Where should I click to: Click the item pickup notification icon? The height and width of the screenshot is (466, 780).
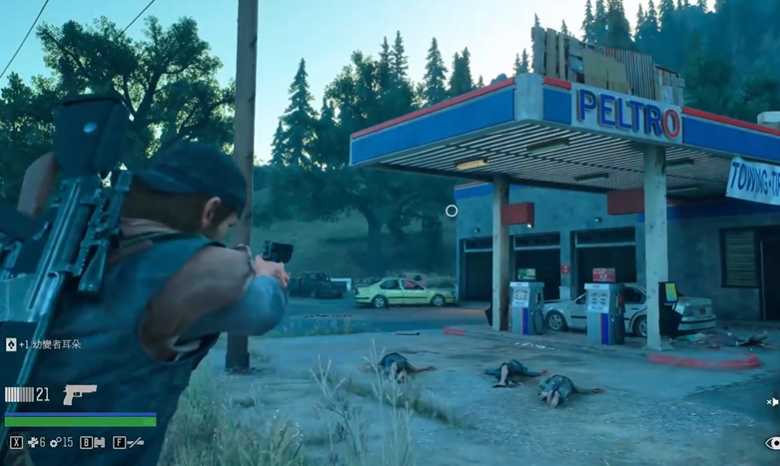(x=11, y=344)
